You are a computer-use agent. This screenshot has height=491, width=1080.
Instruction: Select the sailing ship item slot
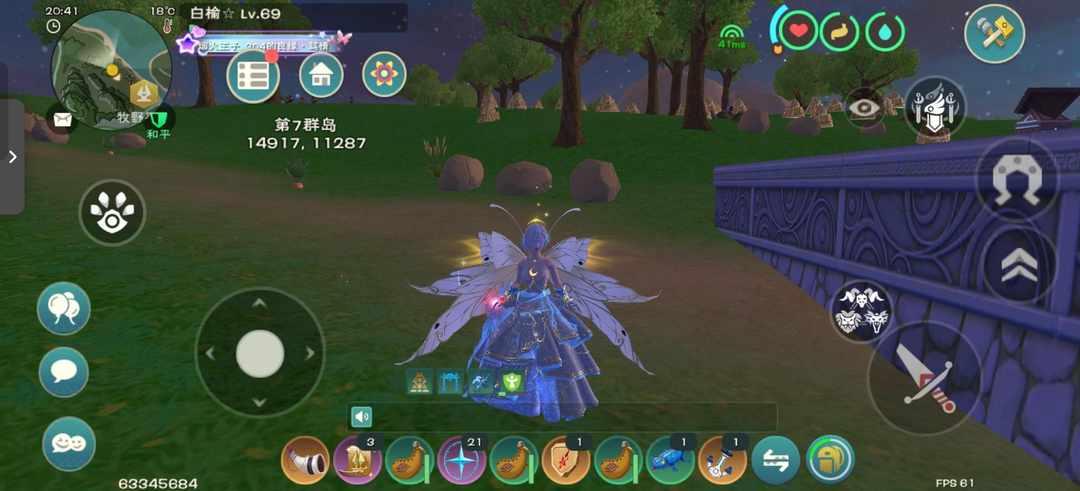click(x=357, y=461)
